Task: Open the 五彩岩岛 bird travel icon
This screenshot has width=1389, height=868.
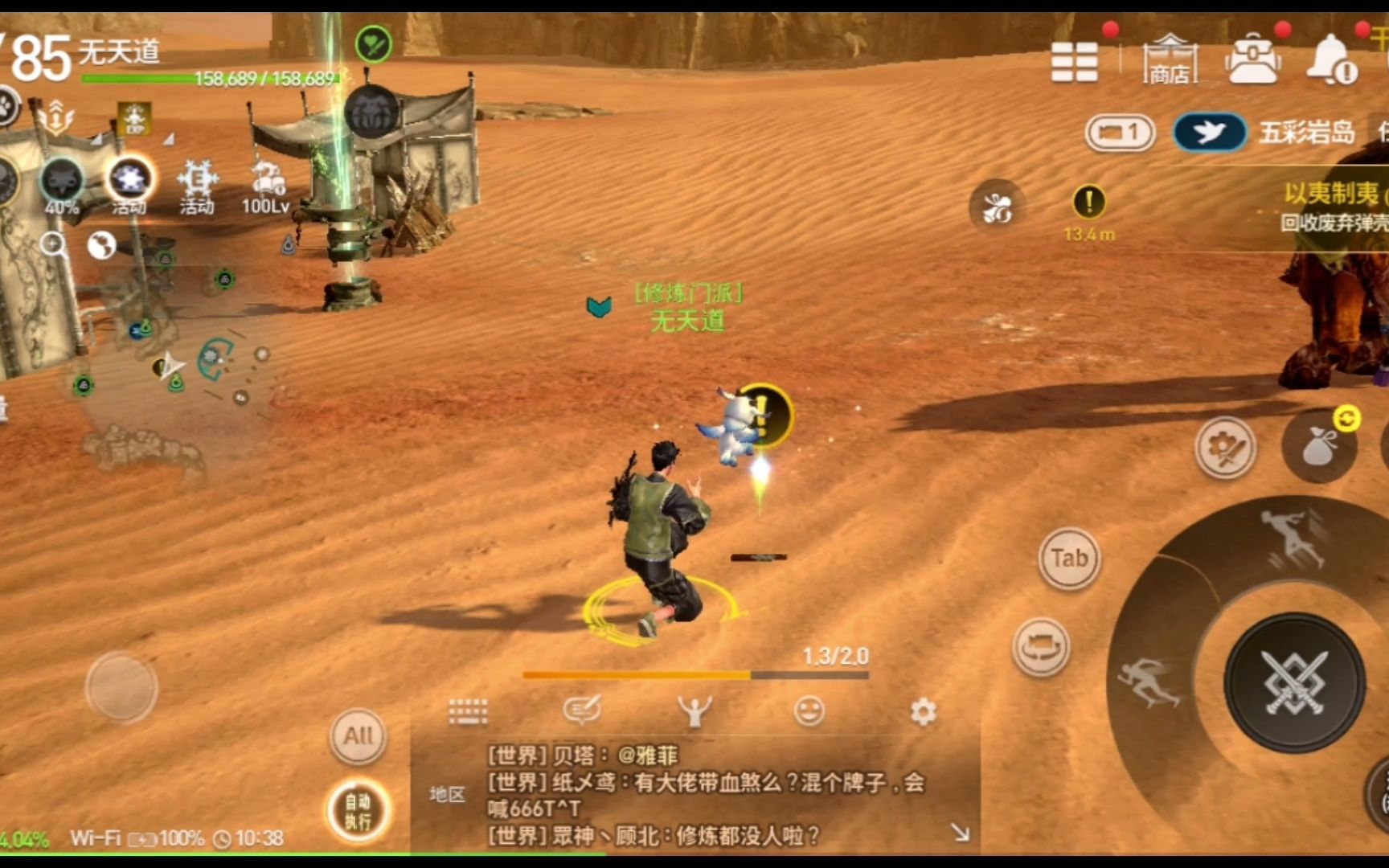Action: 1209,133
